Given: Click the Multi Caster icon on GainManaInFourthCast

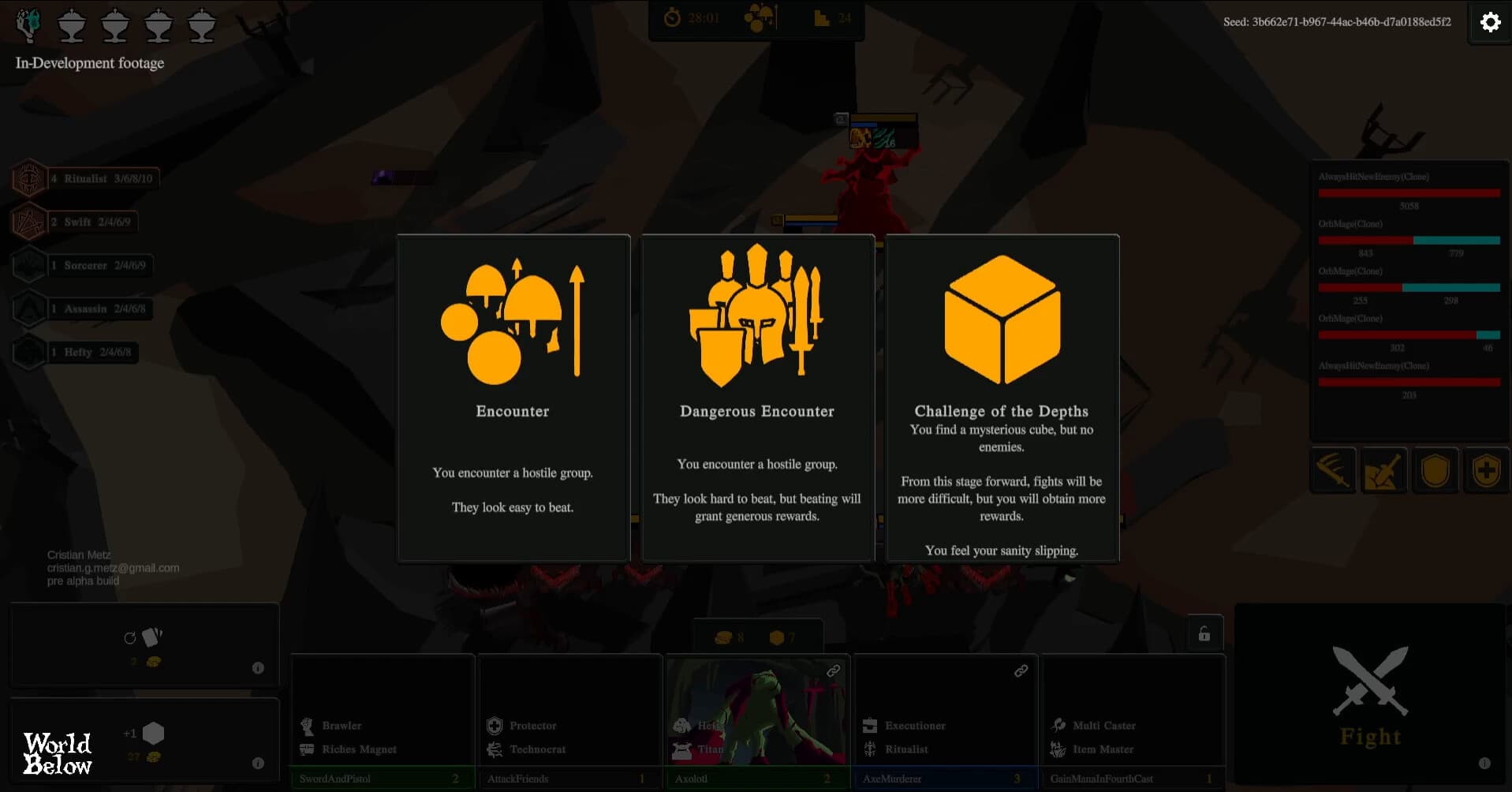Looking at the screenshot, I should coord(1058,725).
